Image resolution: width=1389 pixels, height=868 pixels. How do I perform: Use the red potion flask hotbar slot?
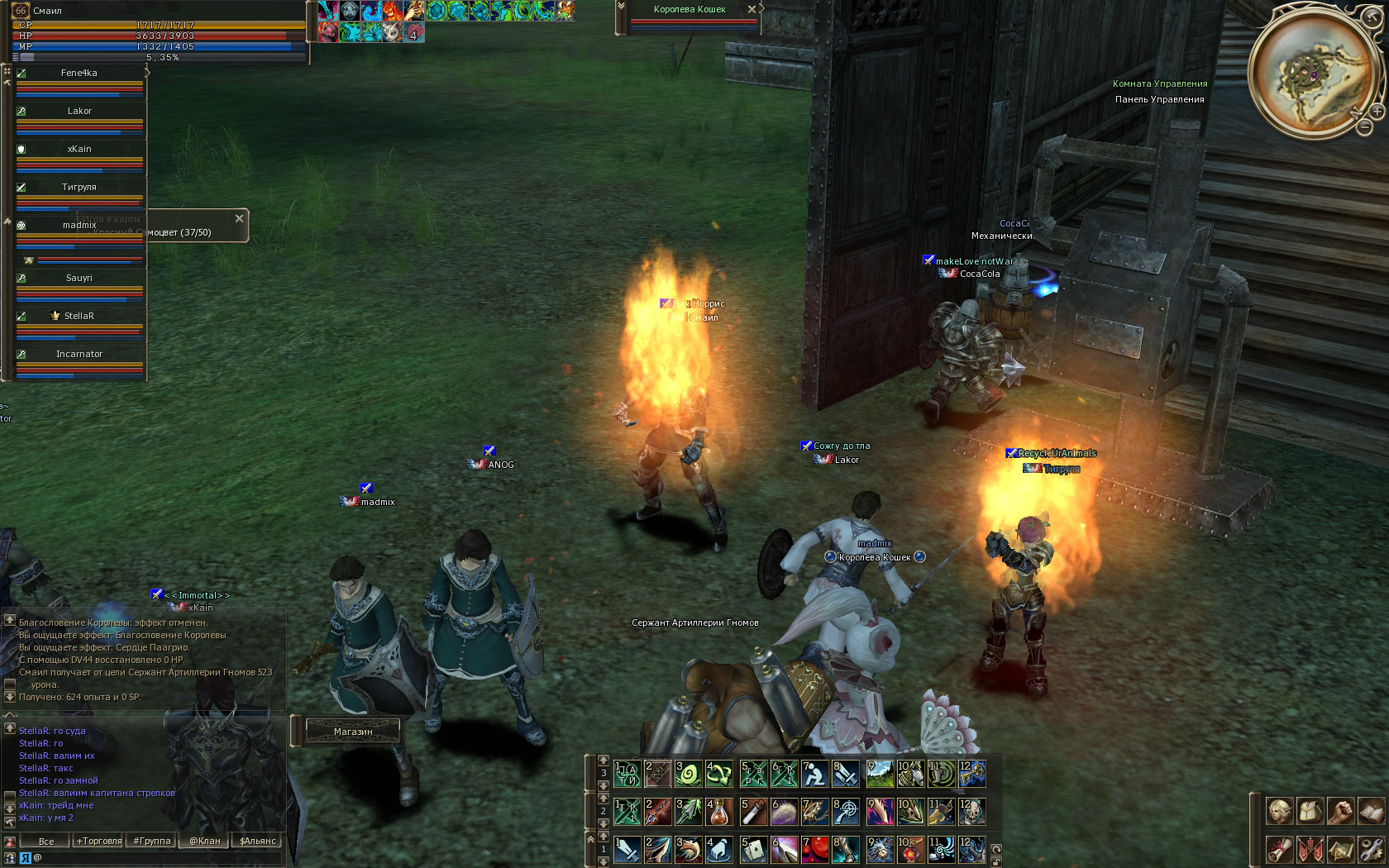coord(720,812)
